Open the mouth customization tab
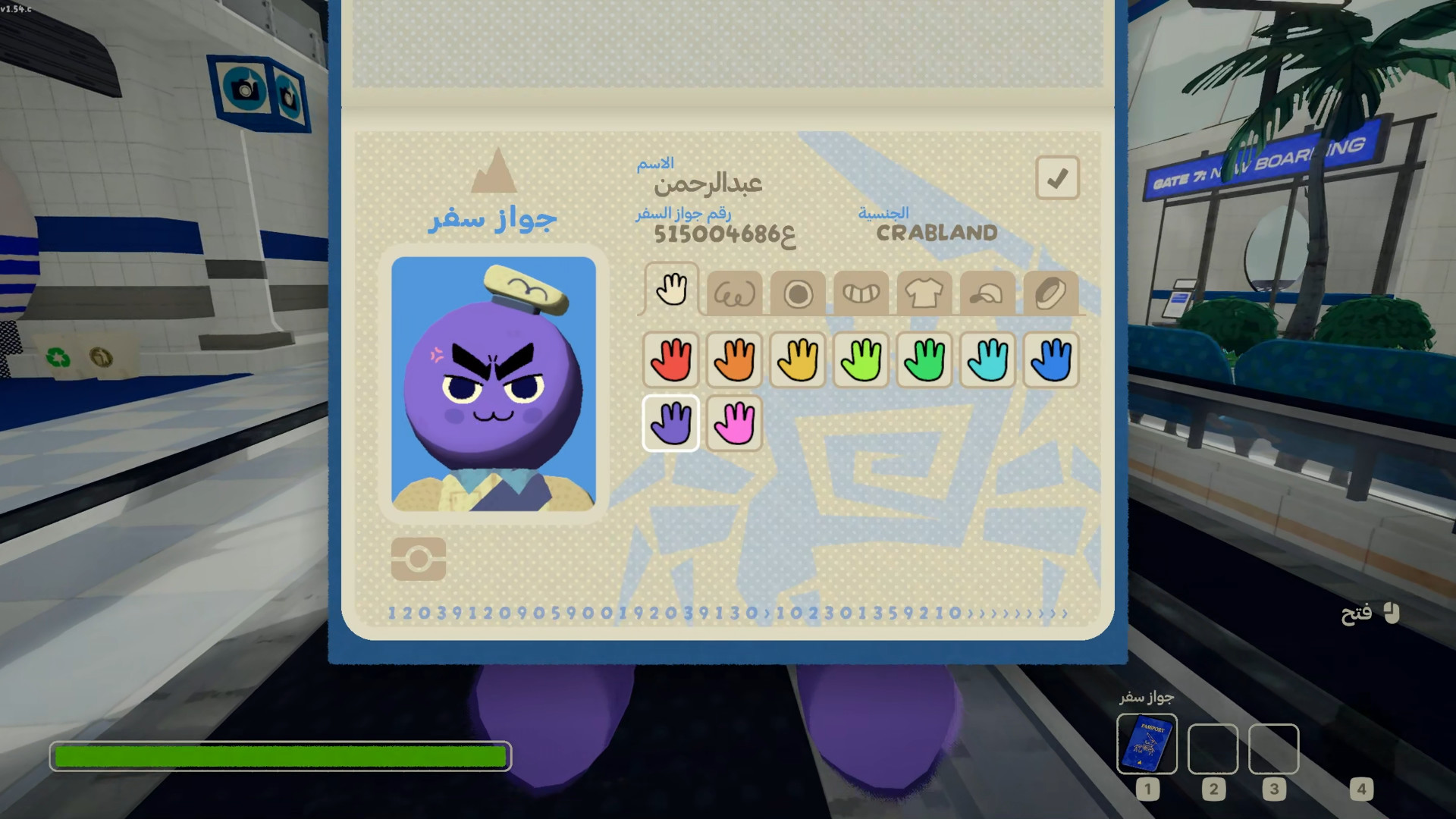Screen dimensions: 1456x819 coord(861,293)
